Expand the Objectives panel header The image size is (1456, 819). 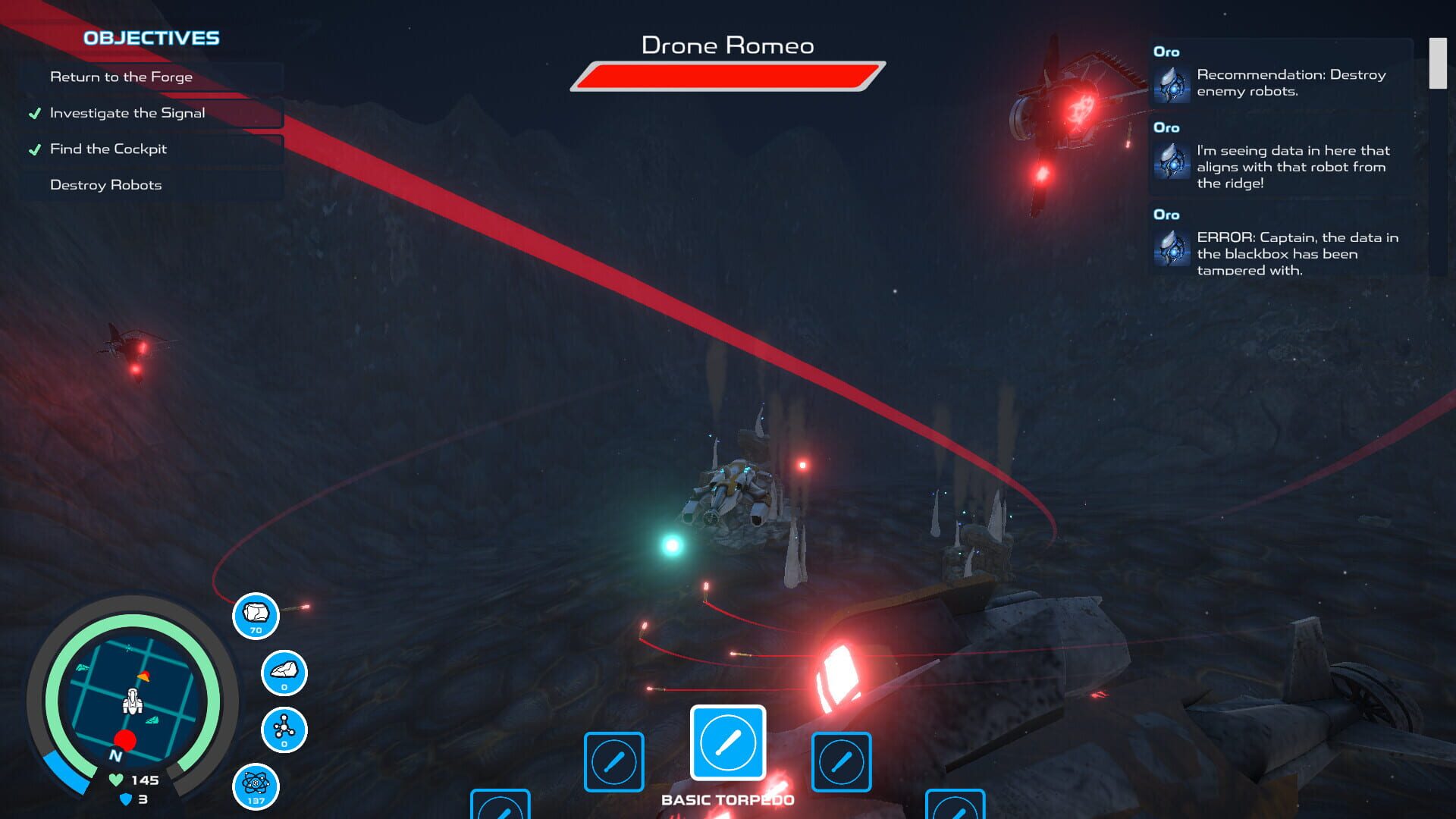pos(151,38)
